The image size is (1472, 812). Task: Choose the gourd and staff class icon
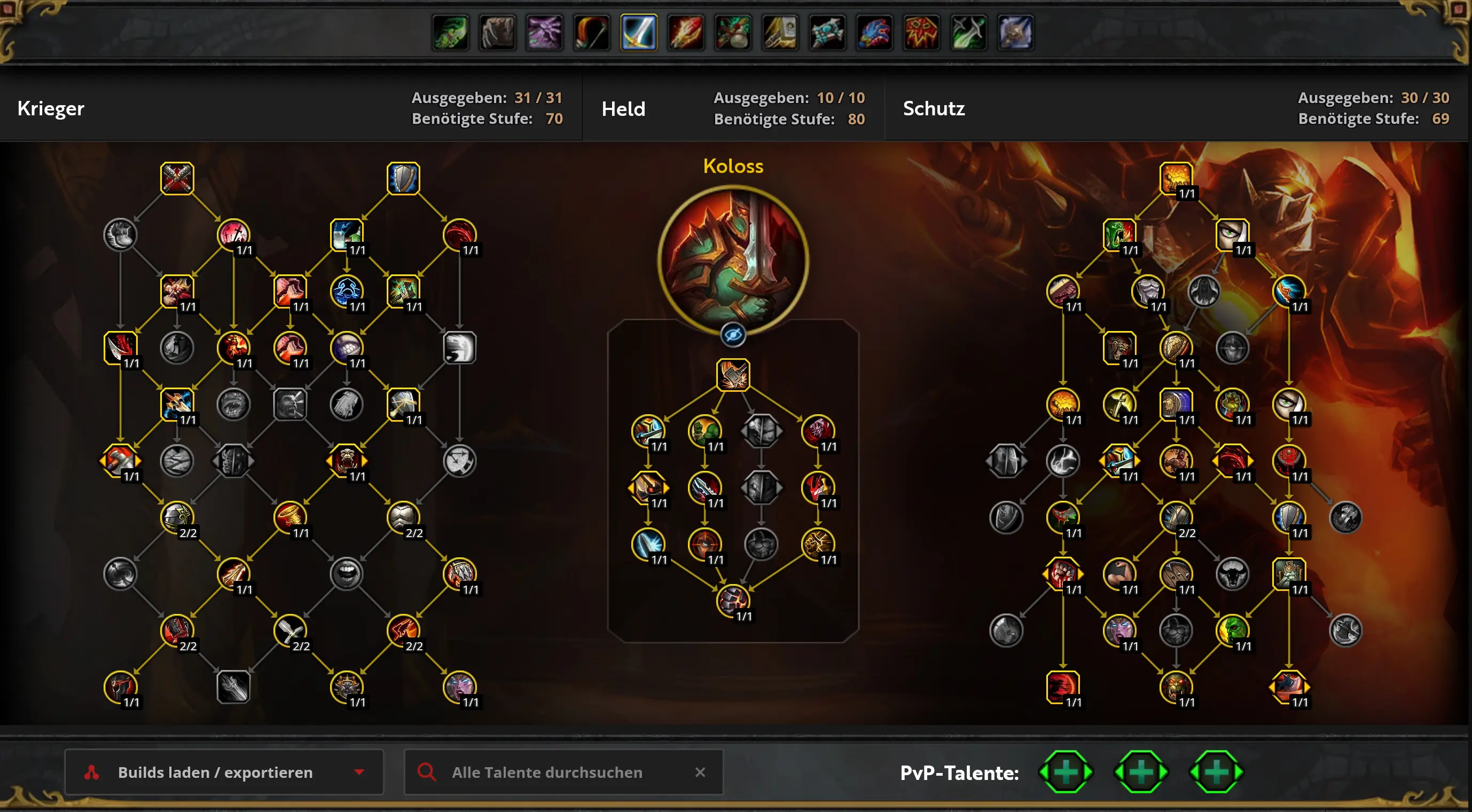point(733,33)
